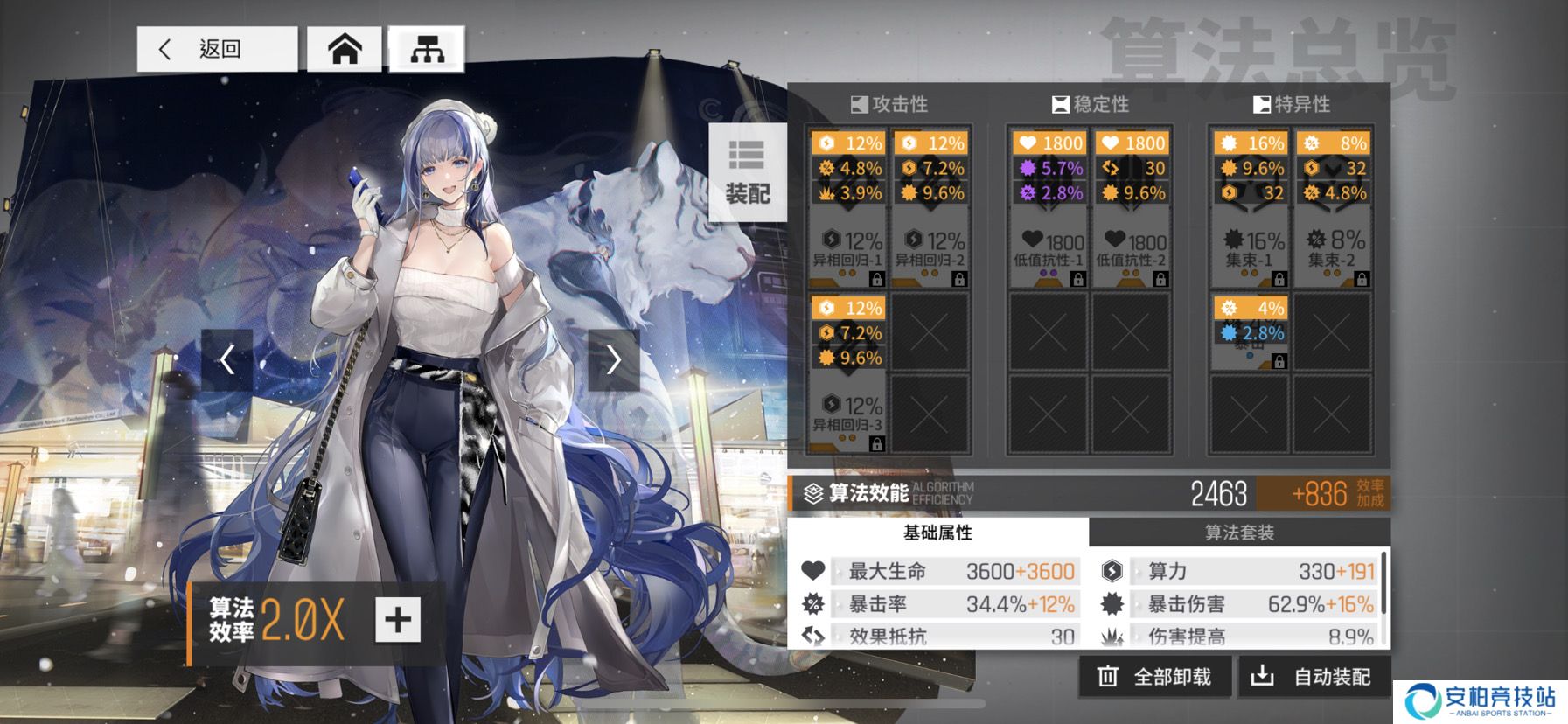Show the next character with right arrow
1568x724 pixels.
tap(613, 359)
